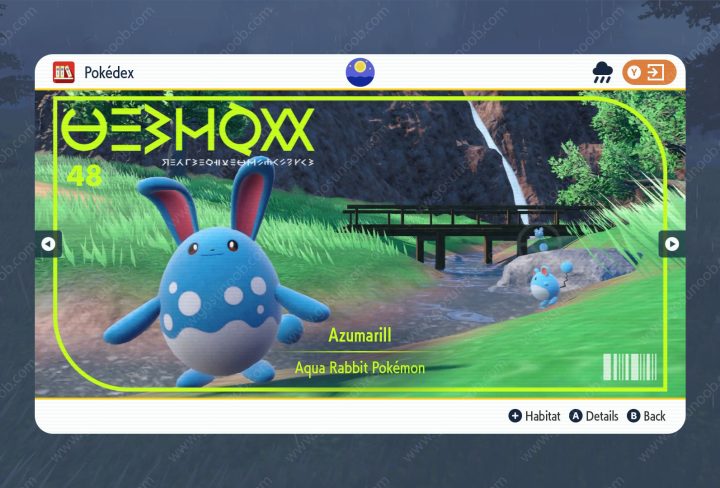
Task: Go to the next Pokémon with right arrow
Action: (x=671, y=244)
